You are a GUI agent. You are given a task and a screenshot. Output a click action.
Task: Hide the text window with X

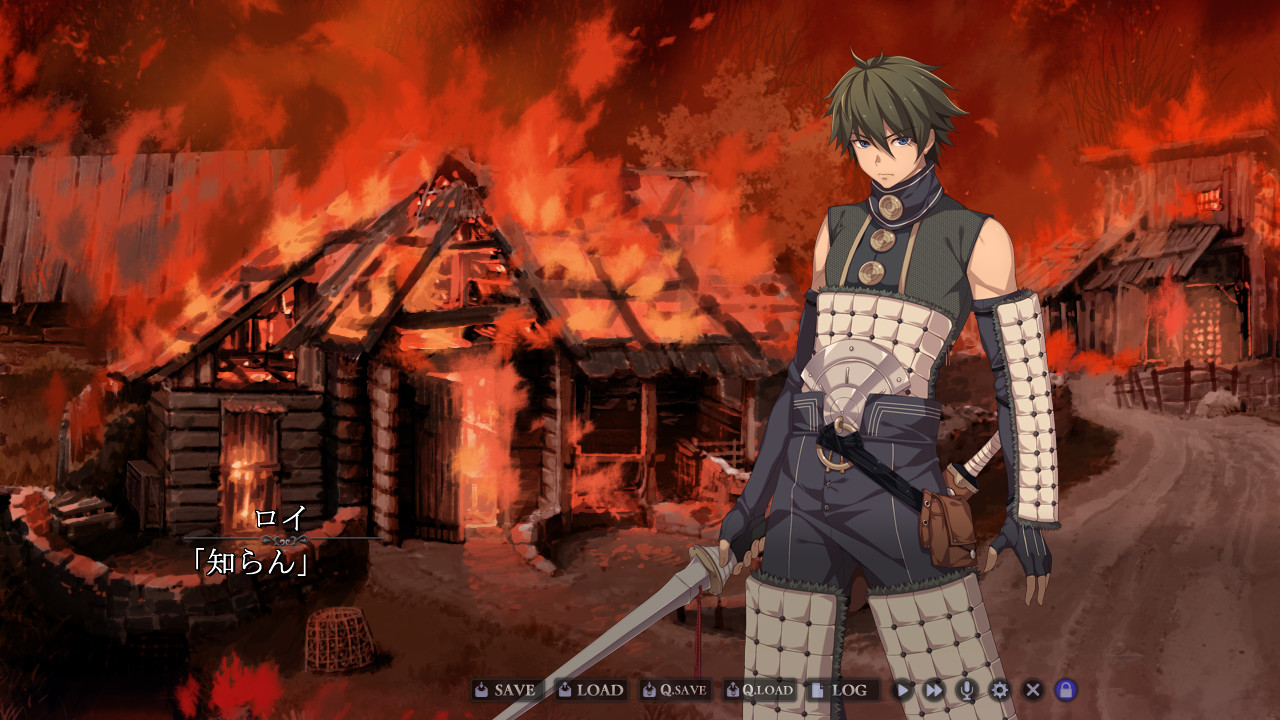point(1033,690)
